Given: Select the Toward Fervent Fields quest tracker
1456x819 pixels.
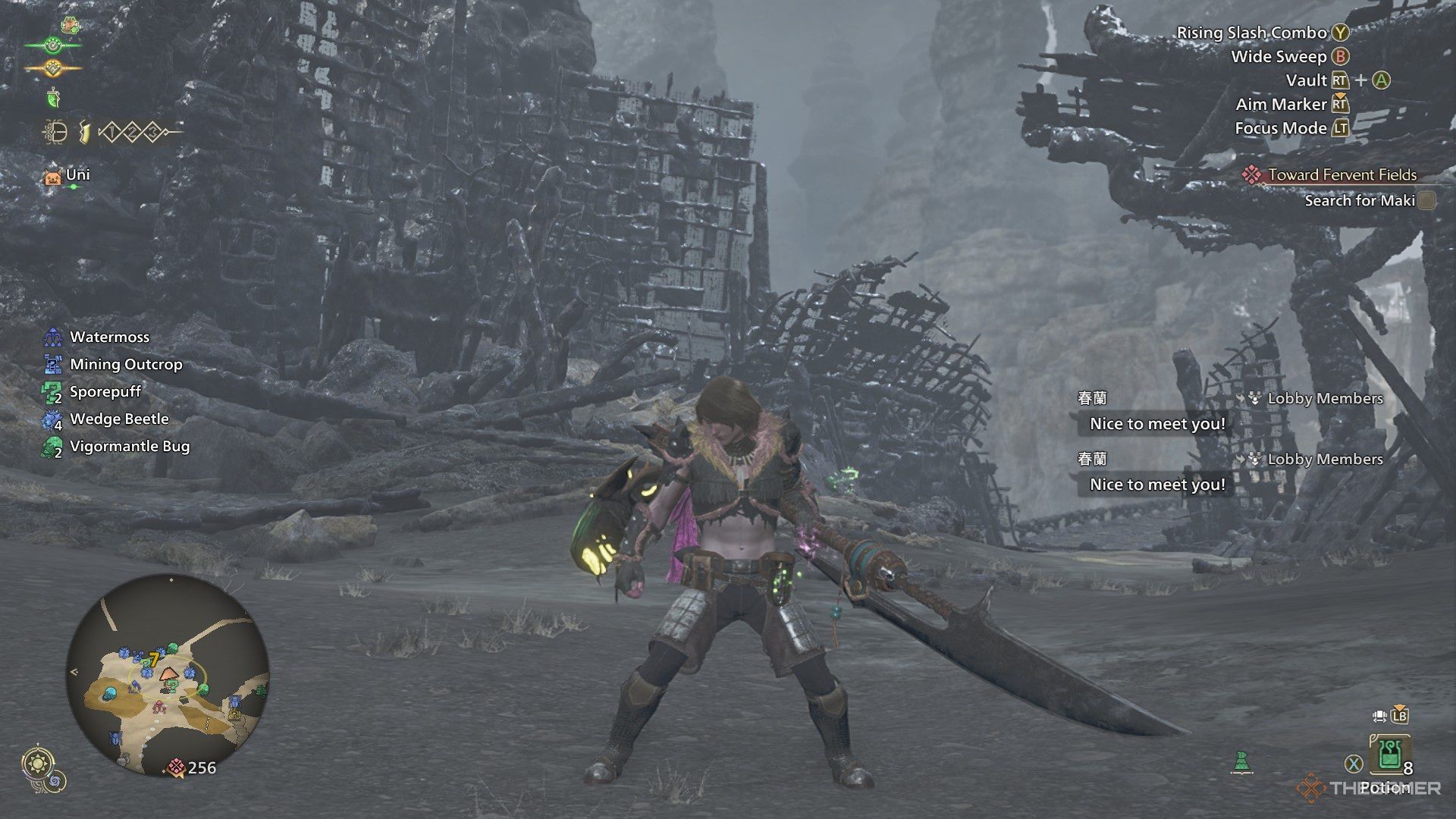Looking at the screenshot, I should coord(1341,175).
